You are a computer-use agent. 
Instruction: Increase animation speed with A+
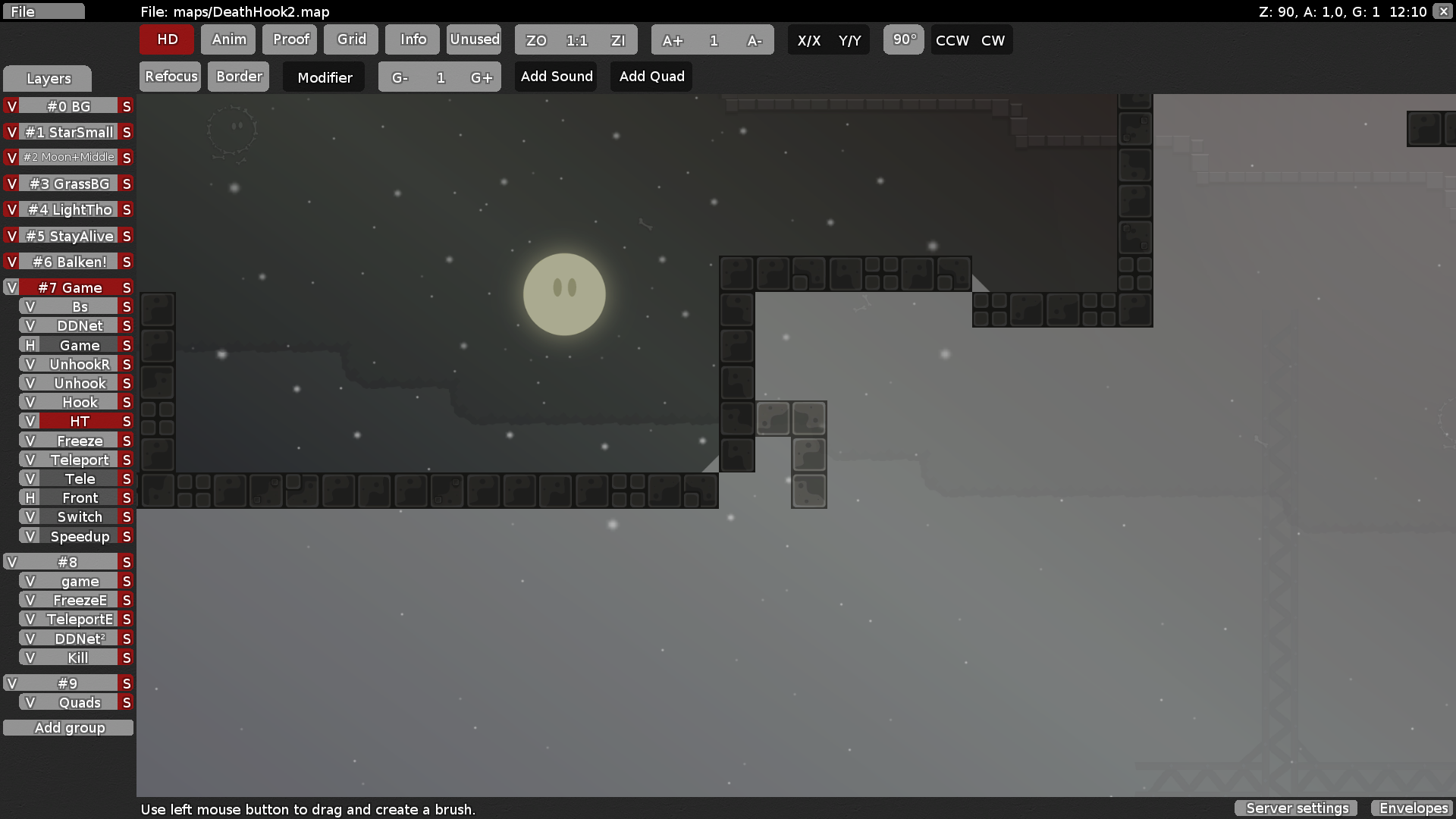click(x=672, y=40)
